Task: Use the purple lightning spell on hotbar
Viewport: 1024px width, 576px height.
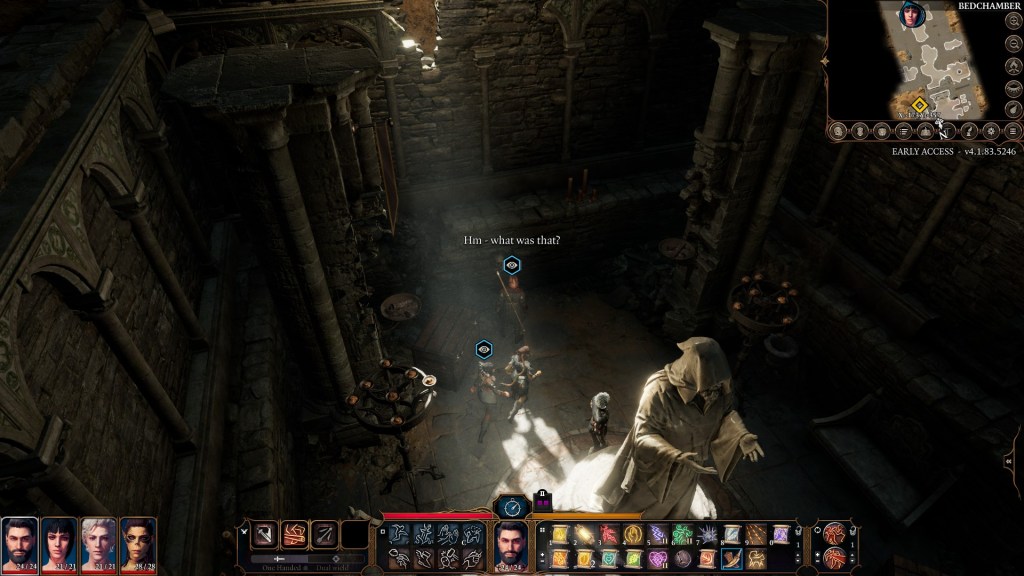Action: point(656,535)
